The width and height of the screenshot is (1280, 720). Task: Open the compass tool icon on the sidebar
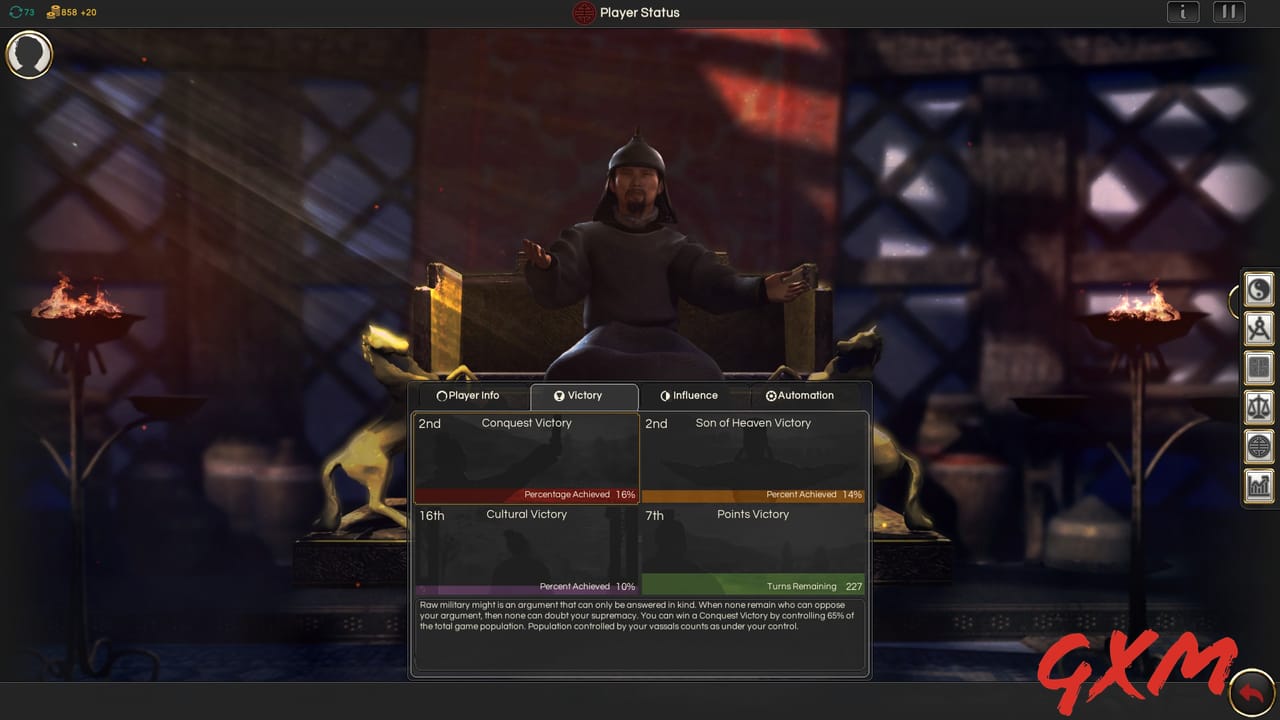[x=1258, y=329]
